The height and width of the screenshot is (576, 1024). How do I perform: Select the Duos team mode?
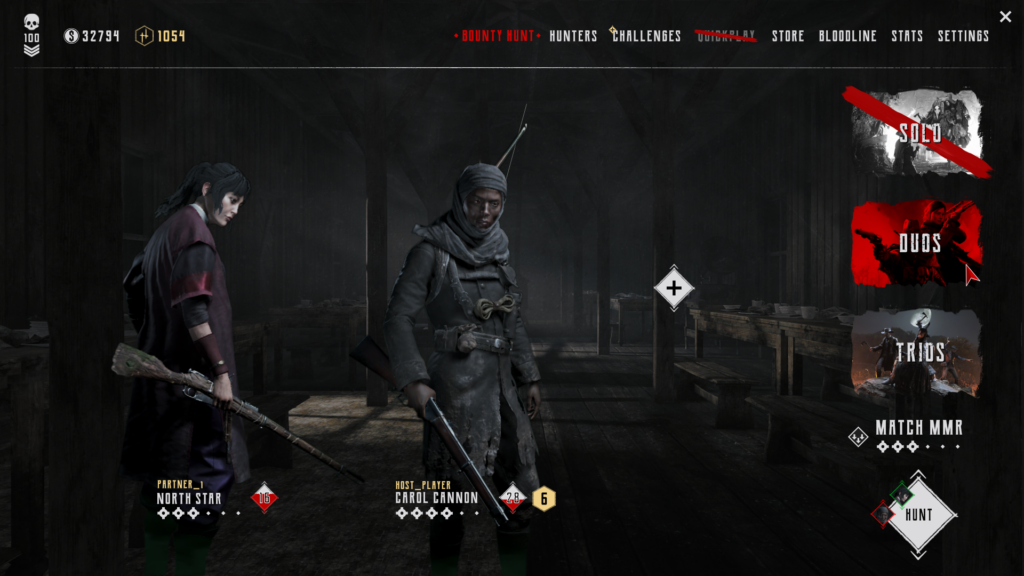point(918,243)
